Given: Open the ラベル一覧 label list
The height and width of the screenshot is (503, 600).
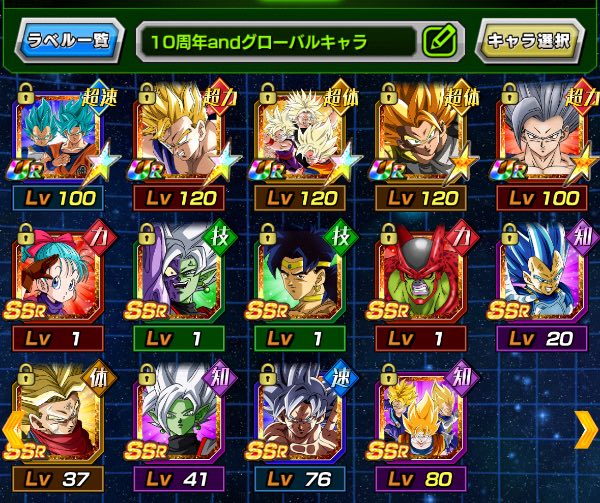Looking at the screenshot, I should click(x=68, y=41).
